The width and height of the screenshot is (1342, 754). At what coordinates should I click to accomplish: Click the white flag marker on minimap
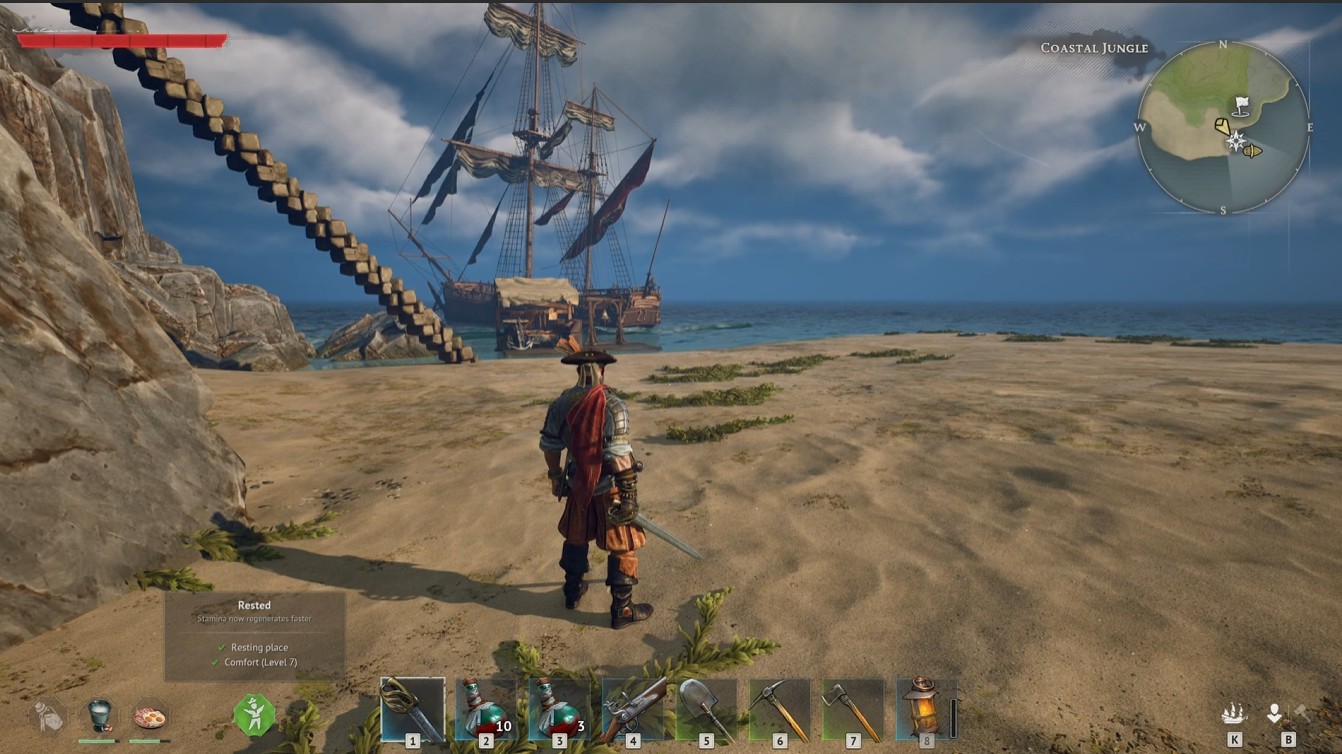(1241, 104)
